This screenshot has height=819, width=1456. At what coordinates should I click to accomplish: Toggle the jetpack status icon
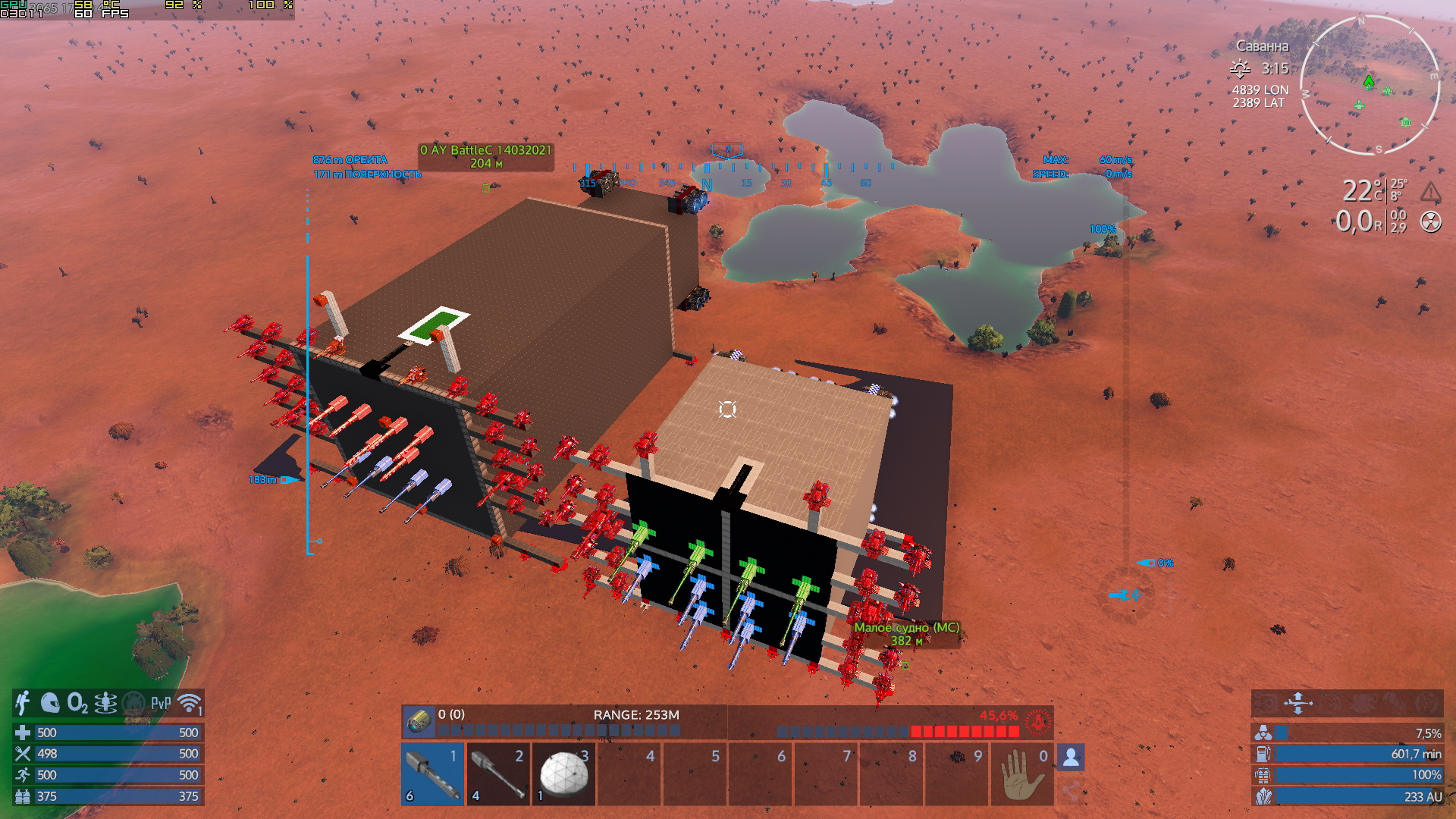[23, 703]
